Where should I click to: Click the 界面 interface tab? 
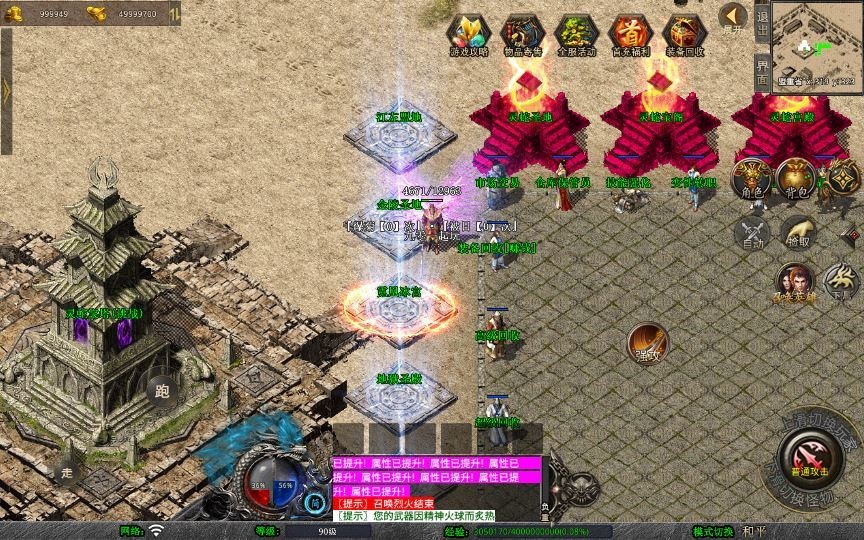click(762, 70)
